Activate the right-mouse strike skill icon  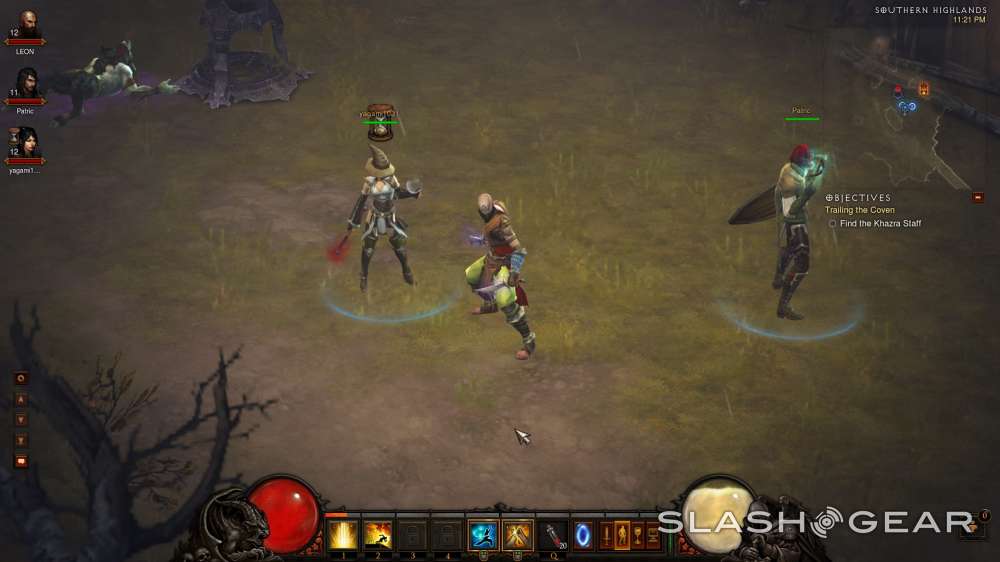point(518,536)
